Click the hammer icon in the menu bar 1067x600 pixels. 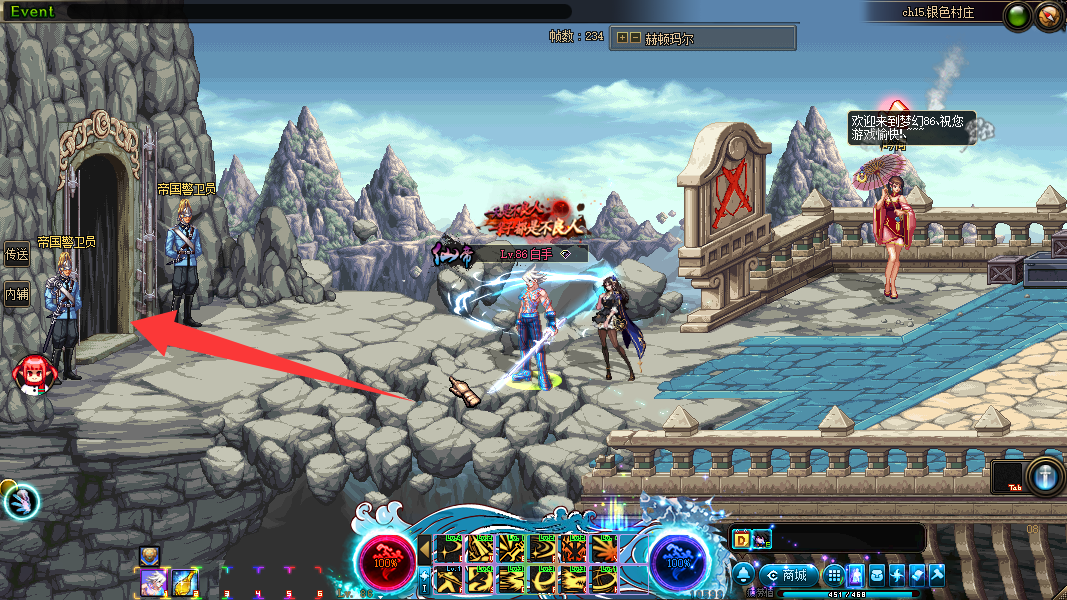[x=936, y=575]
